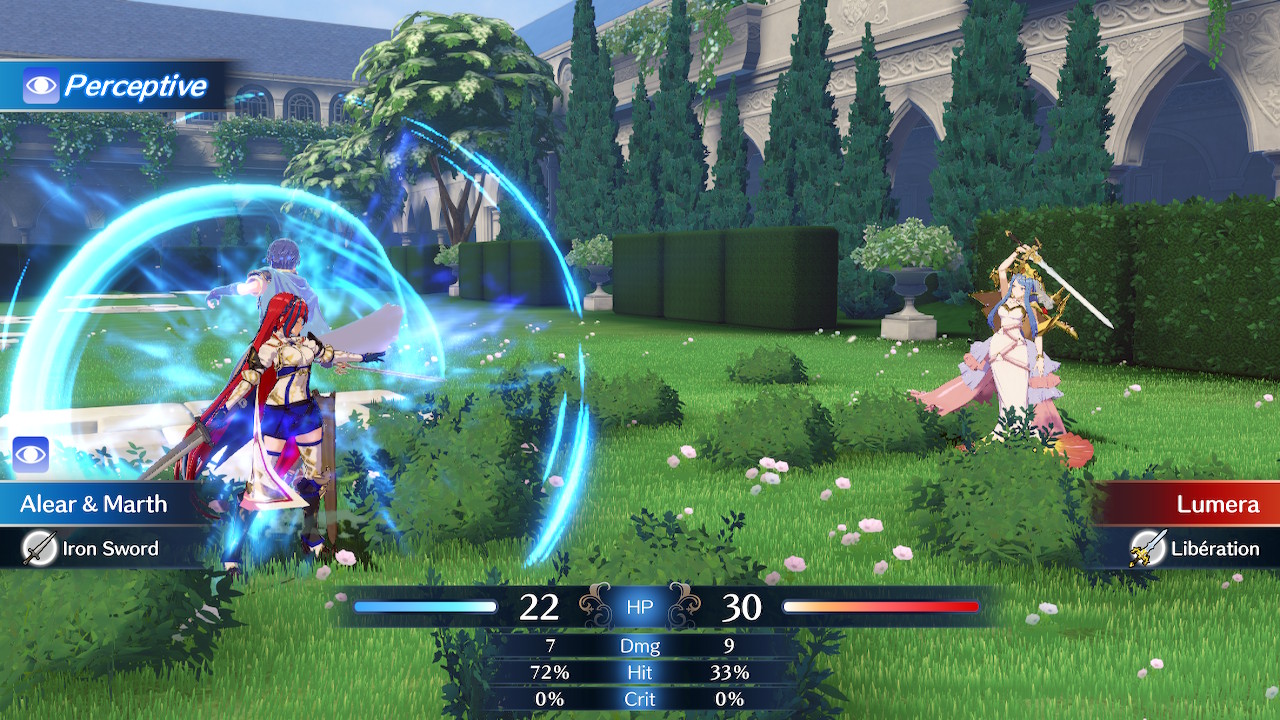The height and width of the screenshot is (720, 1280).
Task: Expand the Hit percentage row
Action: pos(639,673)
